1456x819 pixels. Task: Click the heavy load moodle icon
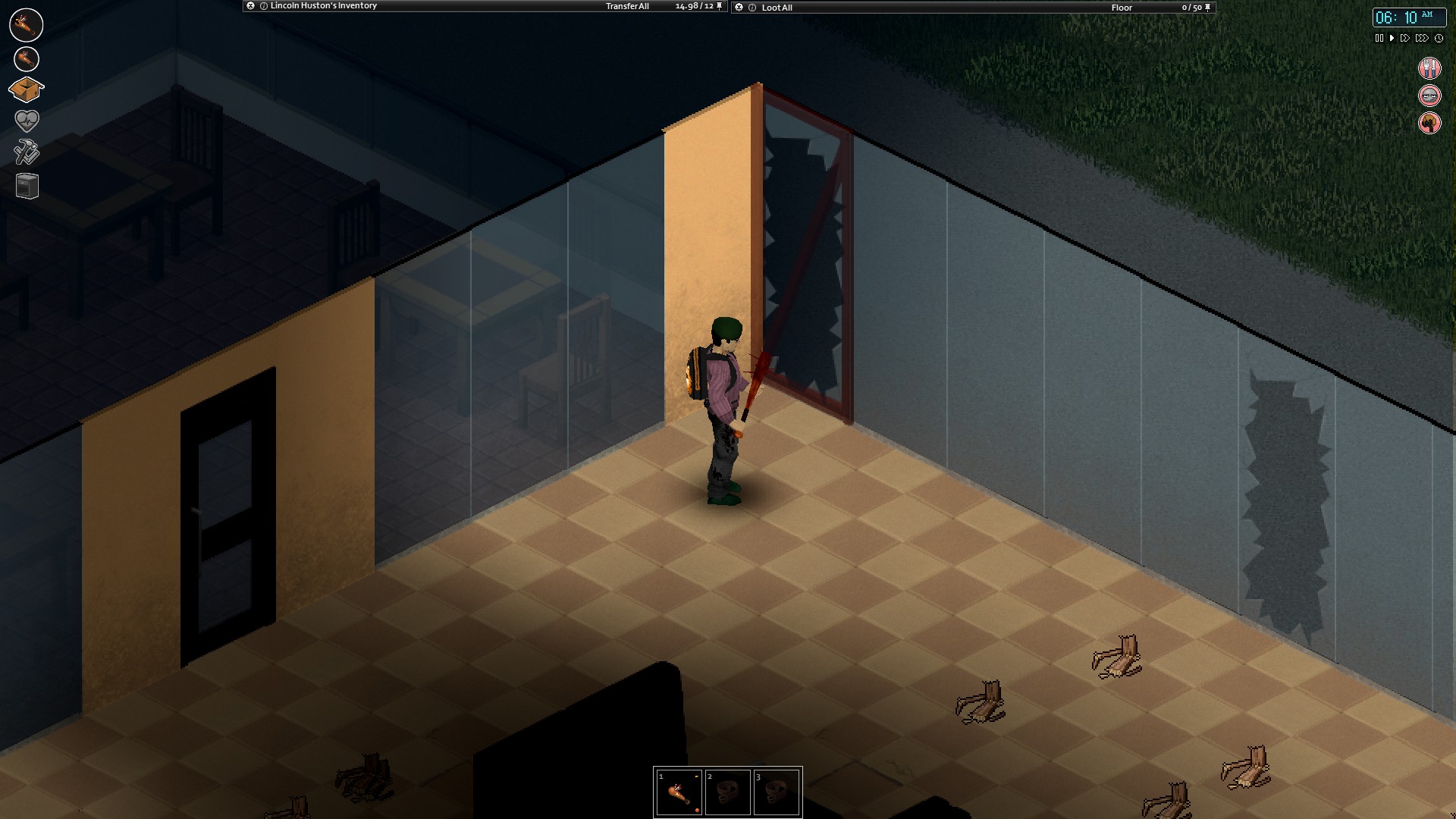coord(1429,122)
